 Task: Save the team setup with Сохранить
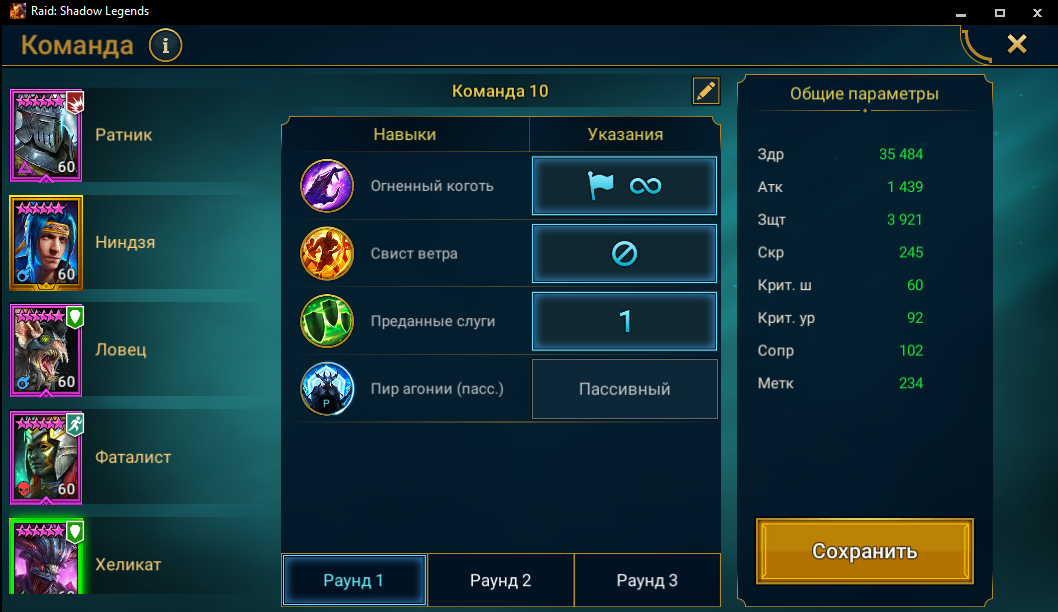click(x=864, y=551)
